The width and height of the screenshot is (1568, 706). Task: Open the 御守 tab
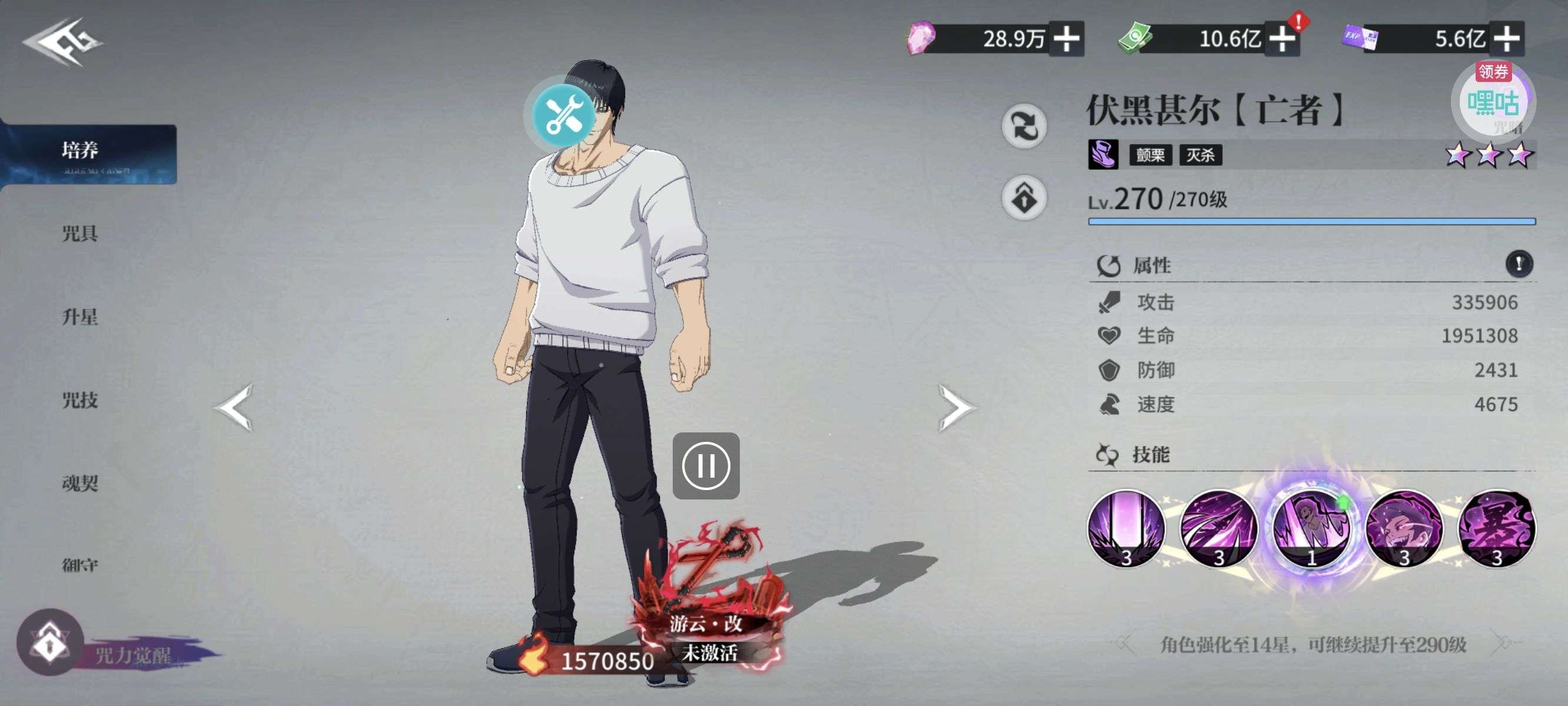click(x=81, y=565)
